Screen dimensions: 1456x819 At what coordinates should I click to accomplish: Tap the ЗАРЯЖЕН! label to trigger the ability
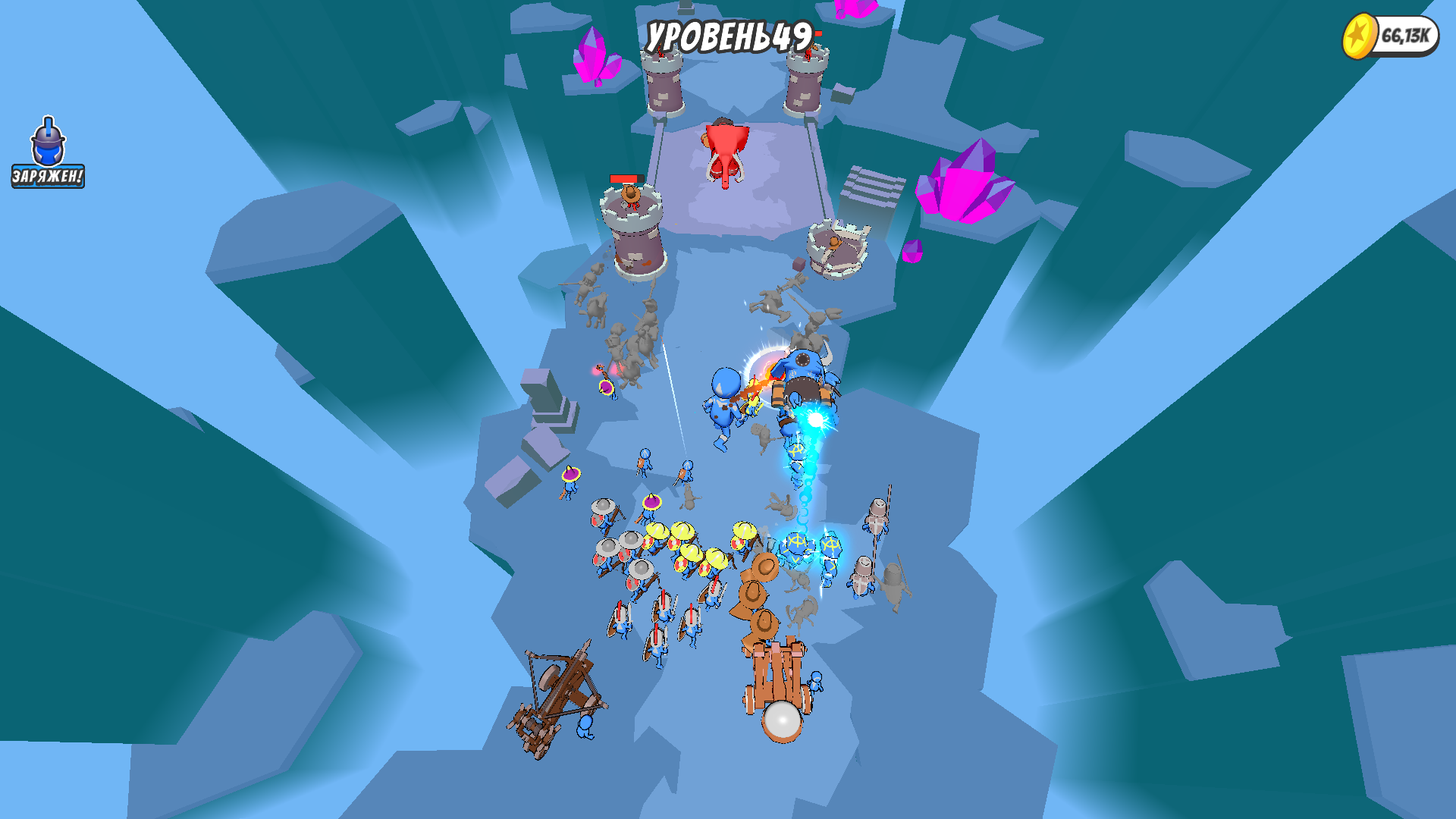pyautogui.click(x=47, y=176)
